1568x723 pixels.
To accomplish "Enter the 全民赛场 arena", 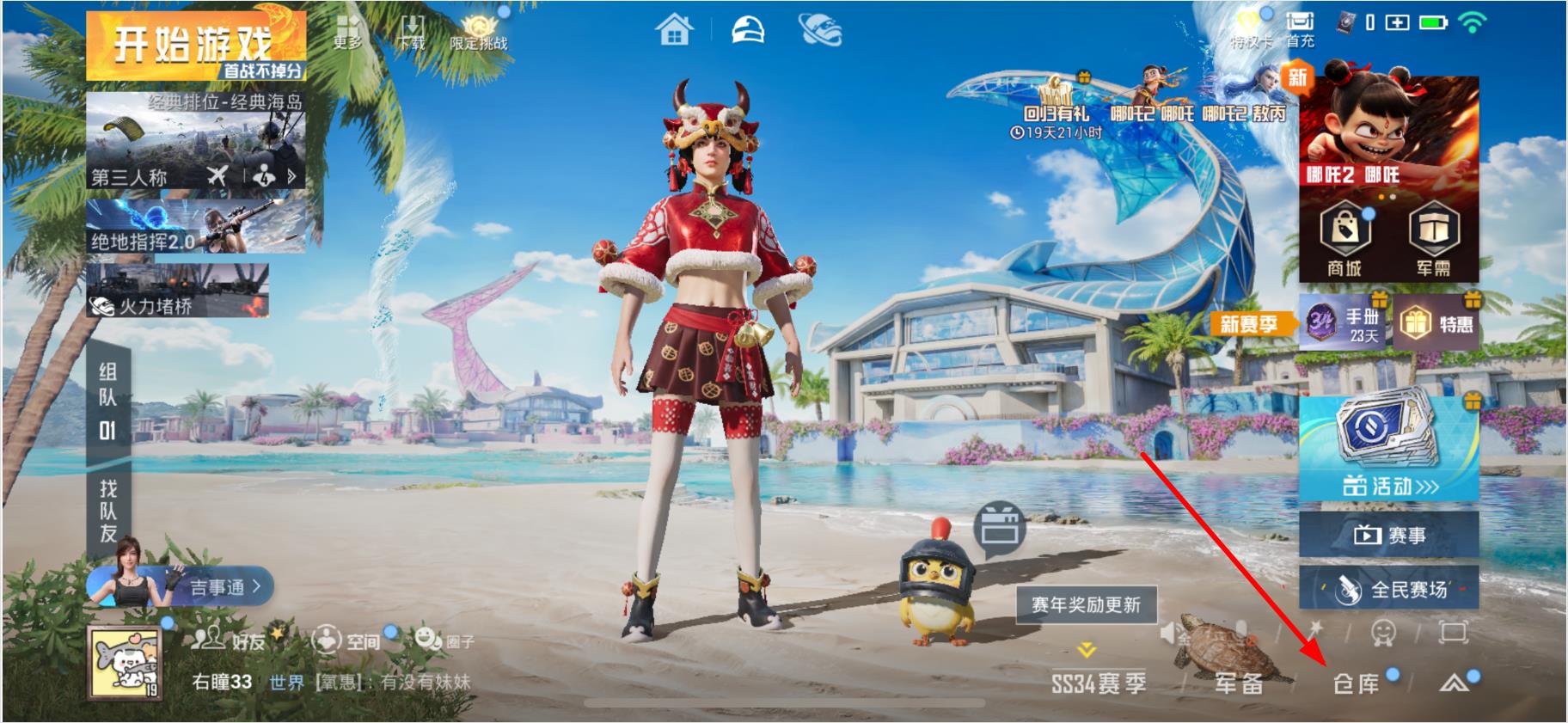I will click(1388, 589).
